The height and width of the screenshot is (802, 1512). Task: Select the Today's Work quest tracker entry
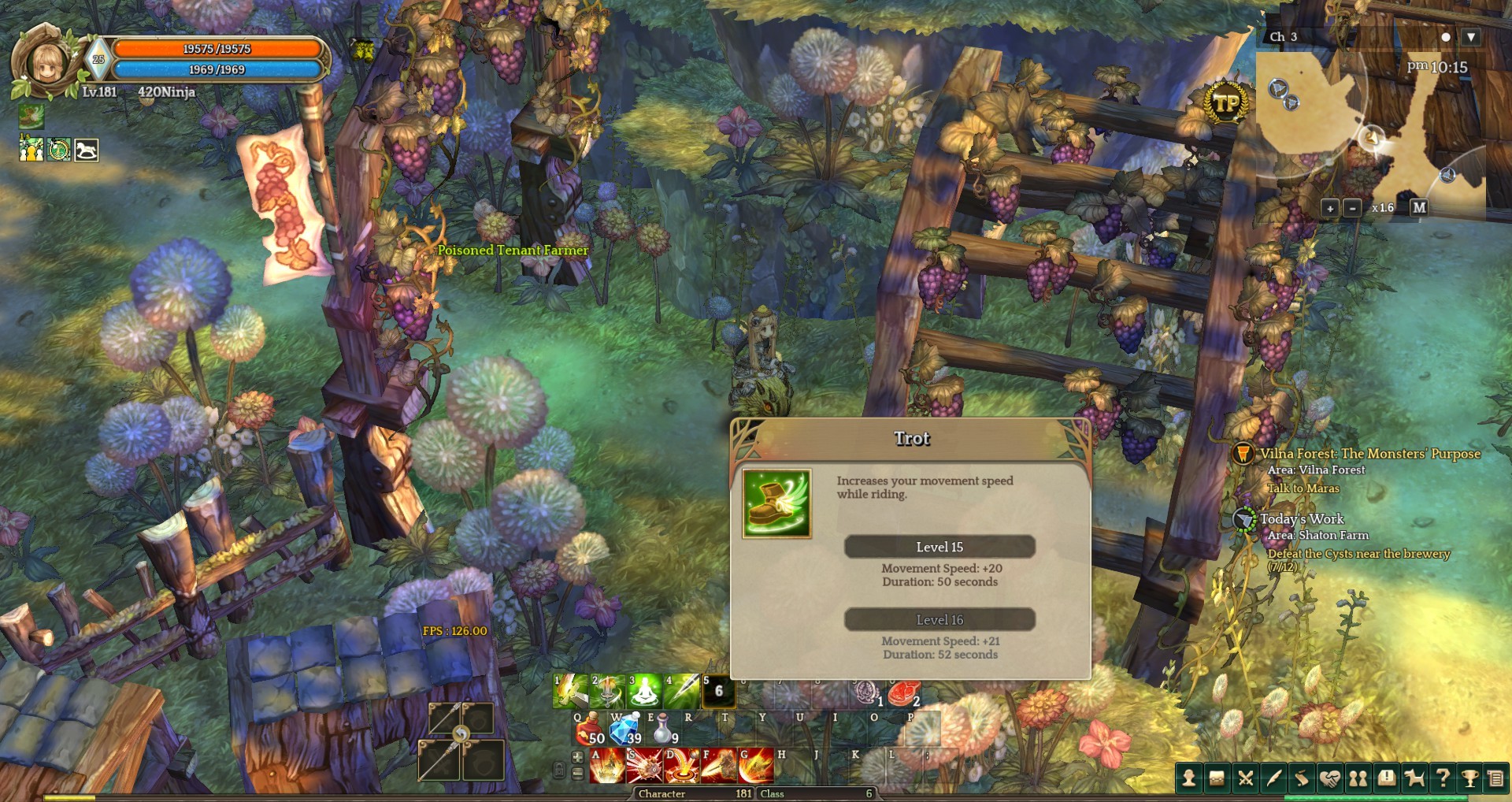[x=1302, y=519]
